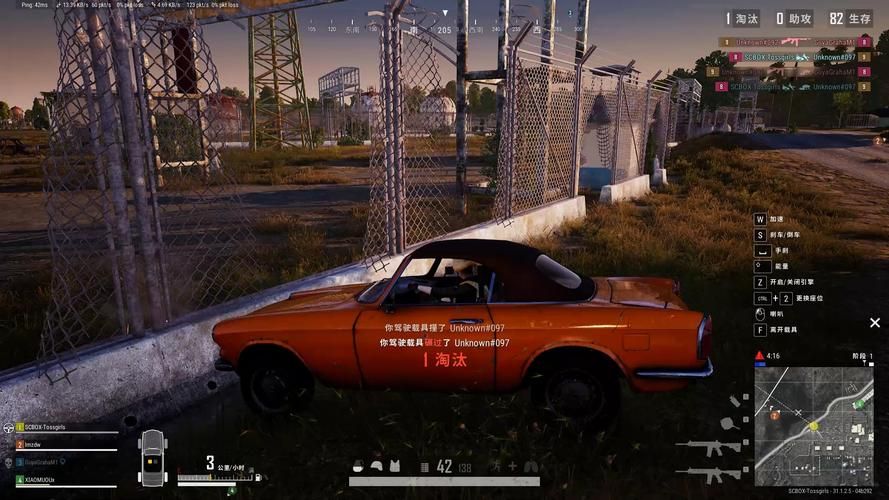Click the vehicle seat diagram

coord(153,457)
